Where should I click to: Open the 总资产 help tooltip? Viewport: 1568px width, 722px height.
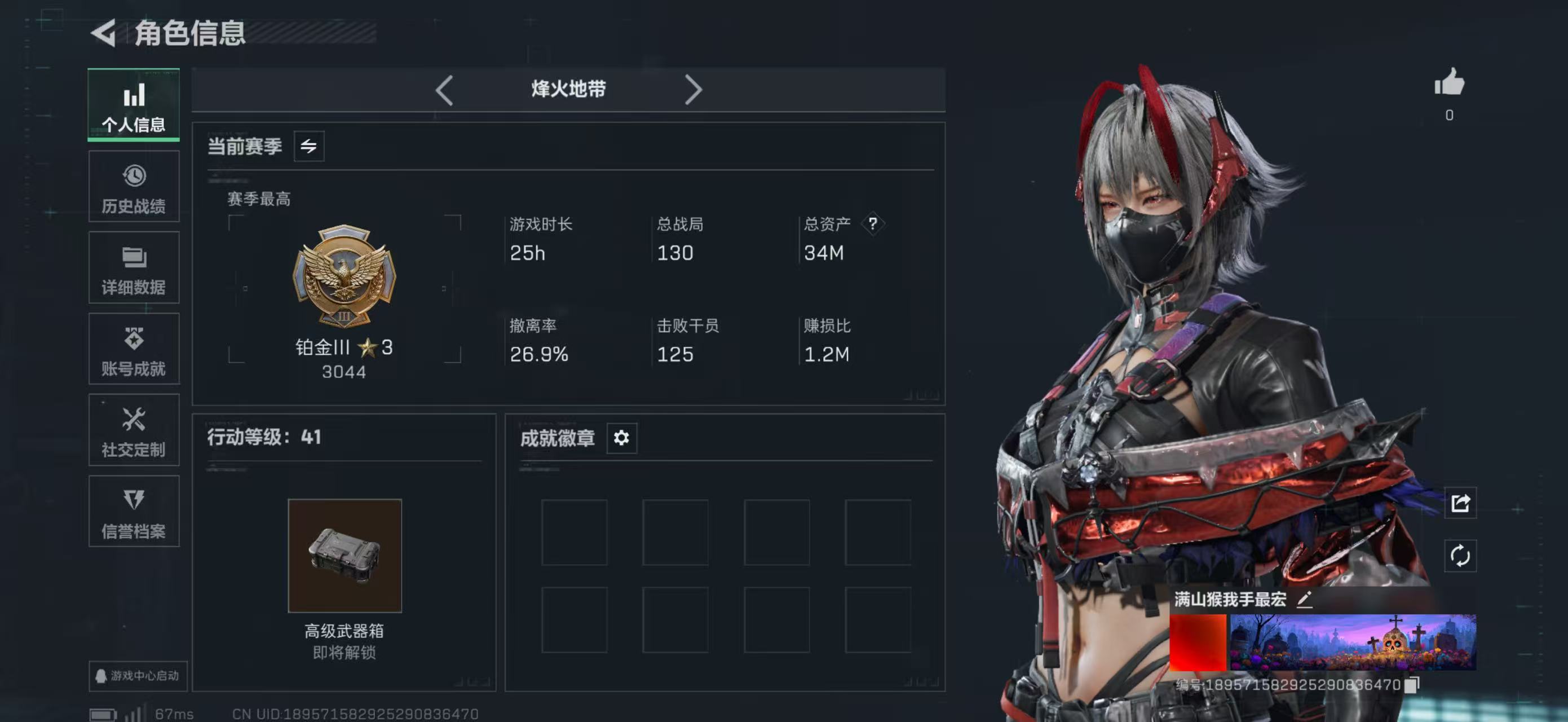pos(873,223)
